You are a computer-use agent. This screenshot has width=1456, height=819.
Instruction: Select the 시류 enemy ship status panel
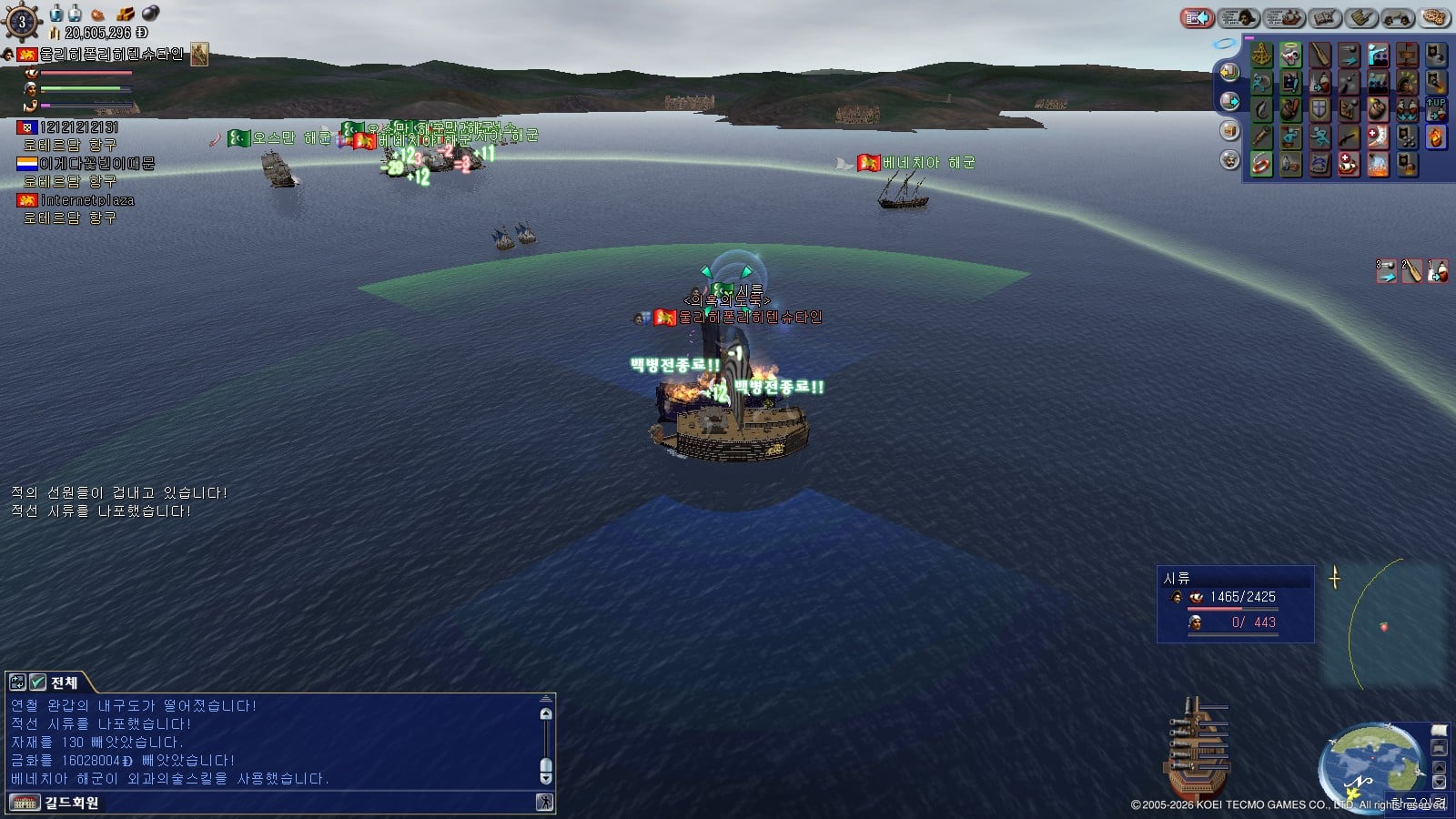coord(1235,604)
